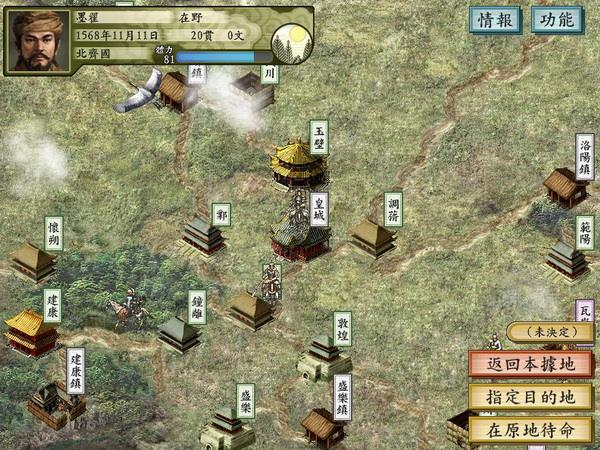Click the character portrait in the status panel
600x450 pixels.
40,41
